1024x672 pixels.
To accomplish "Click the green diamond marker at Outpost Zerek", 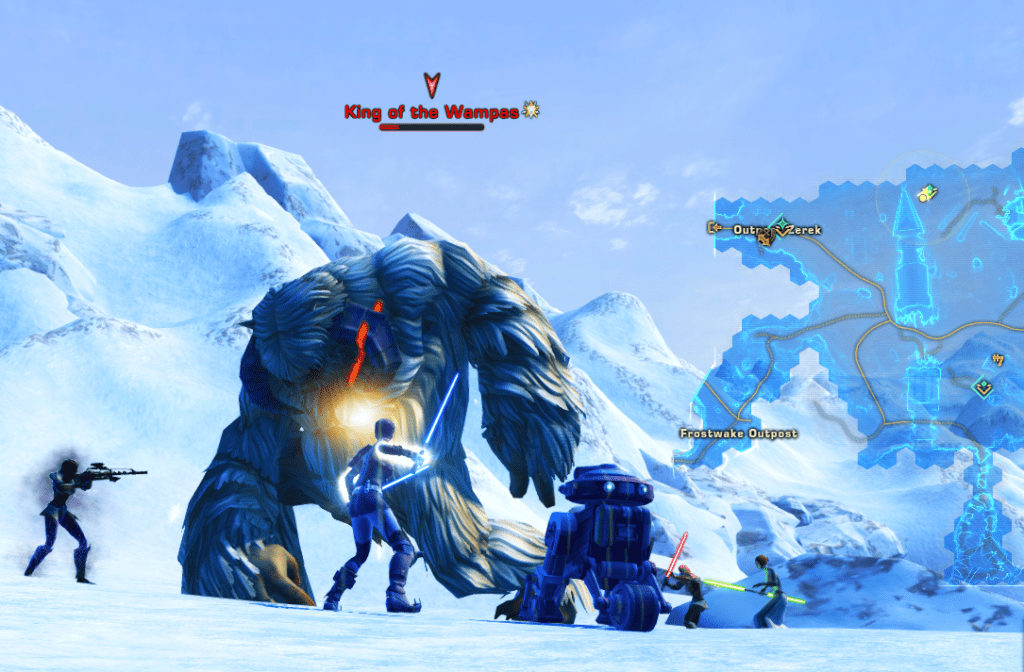I will click(780, 224).
